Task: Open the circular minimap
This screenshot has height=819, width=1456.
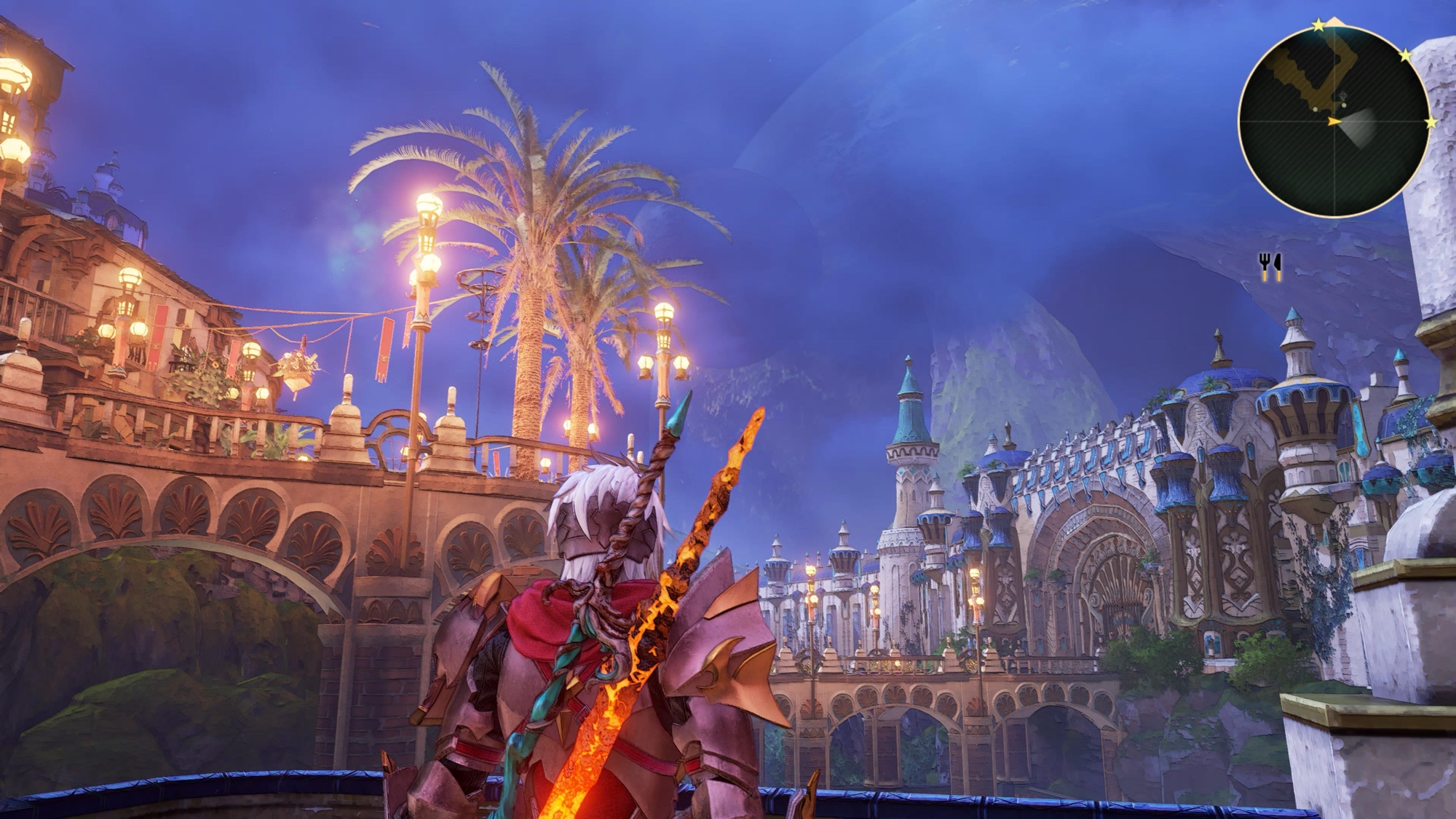Action: point(1334,120)
